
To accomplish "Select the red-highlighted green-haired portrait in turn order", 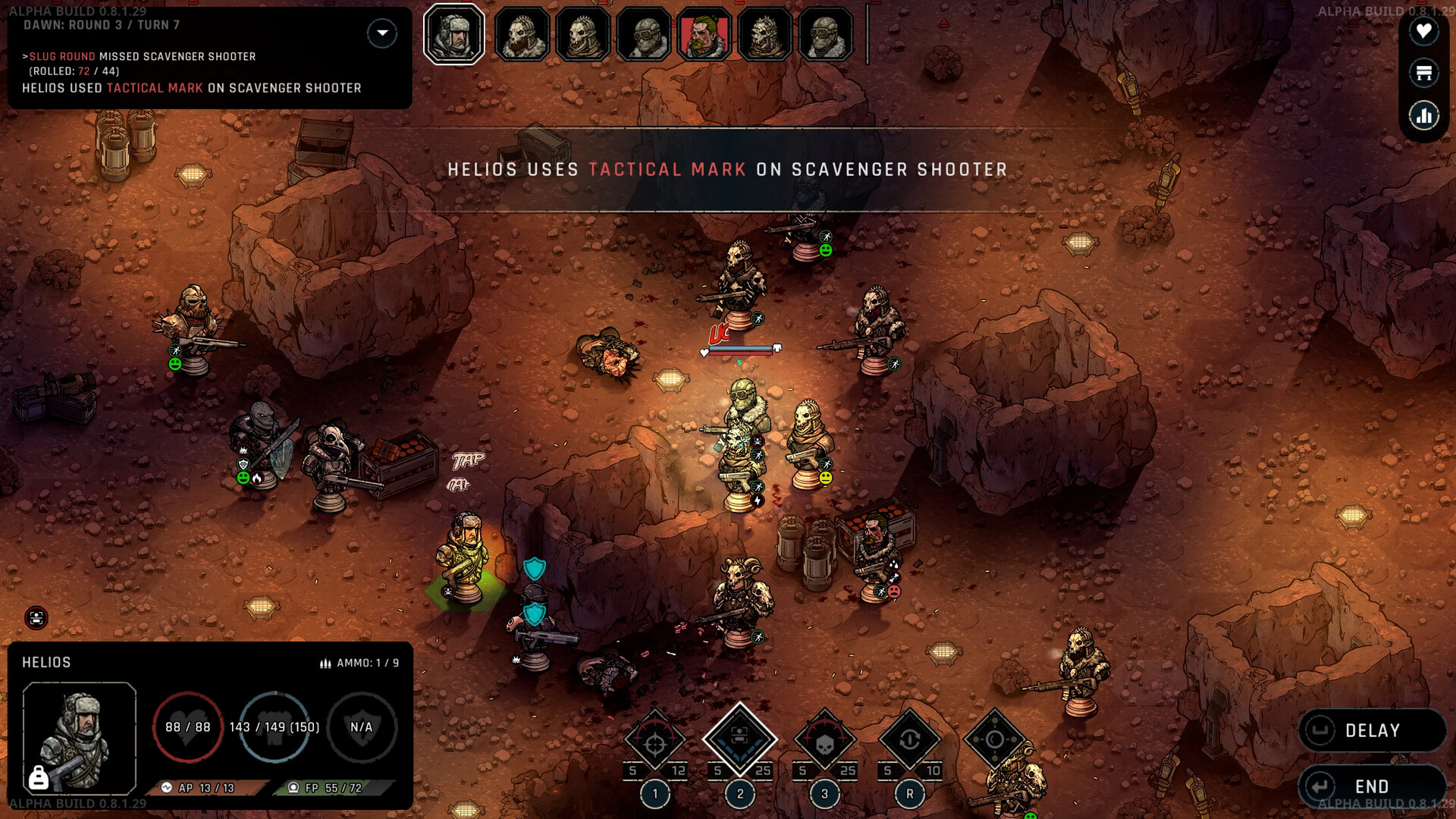I will click(704, 35).
